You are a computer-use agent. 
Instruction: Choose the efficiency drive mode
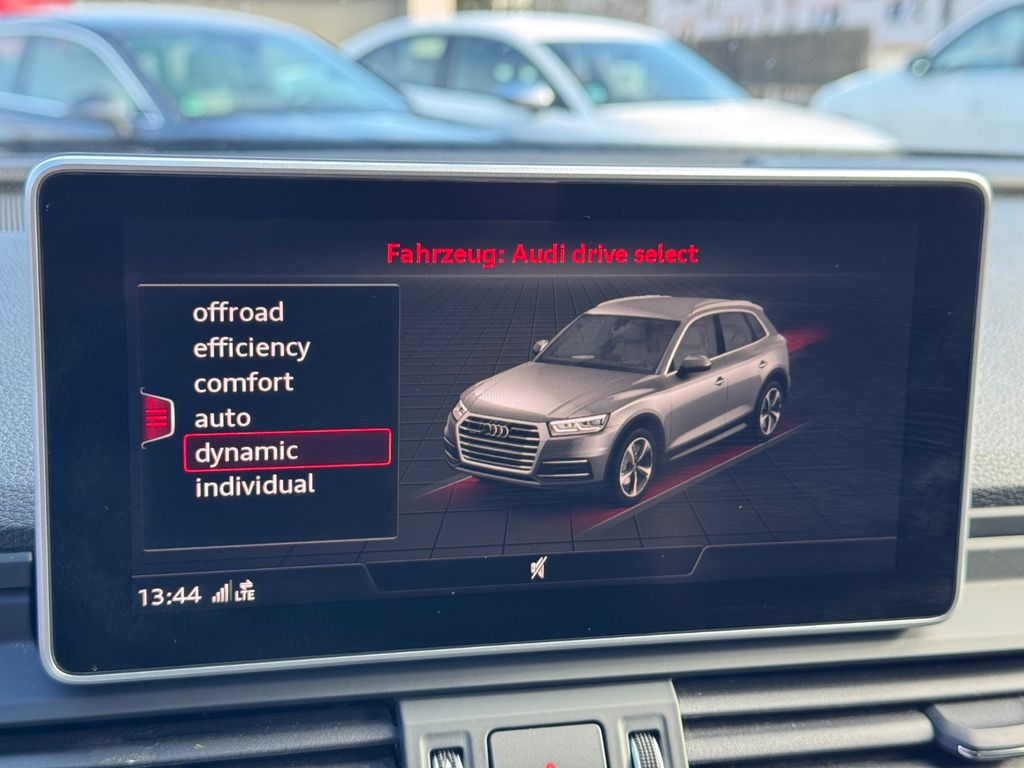[x=251, y=348]
